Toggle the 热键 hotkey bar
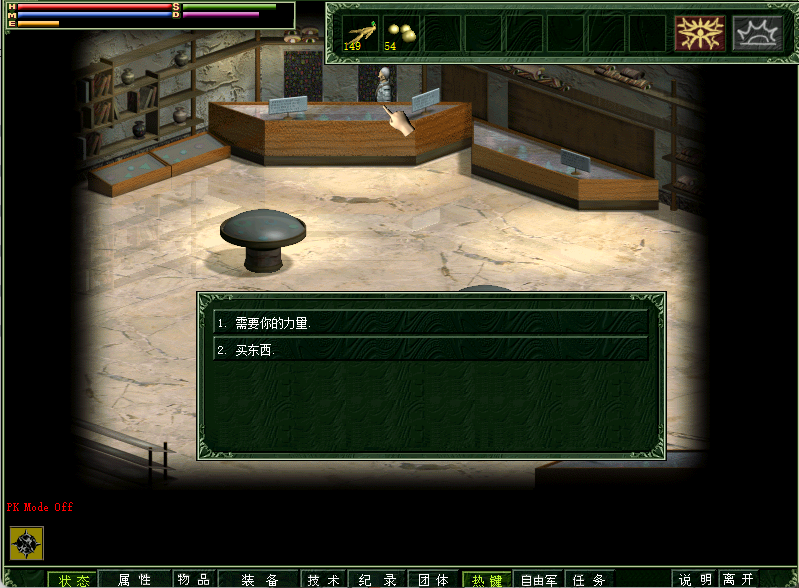799x588 pixels. [x=487, y=580]
